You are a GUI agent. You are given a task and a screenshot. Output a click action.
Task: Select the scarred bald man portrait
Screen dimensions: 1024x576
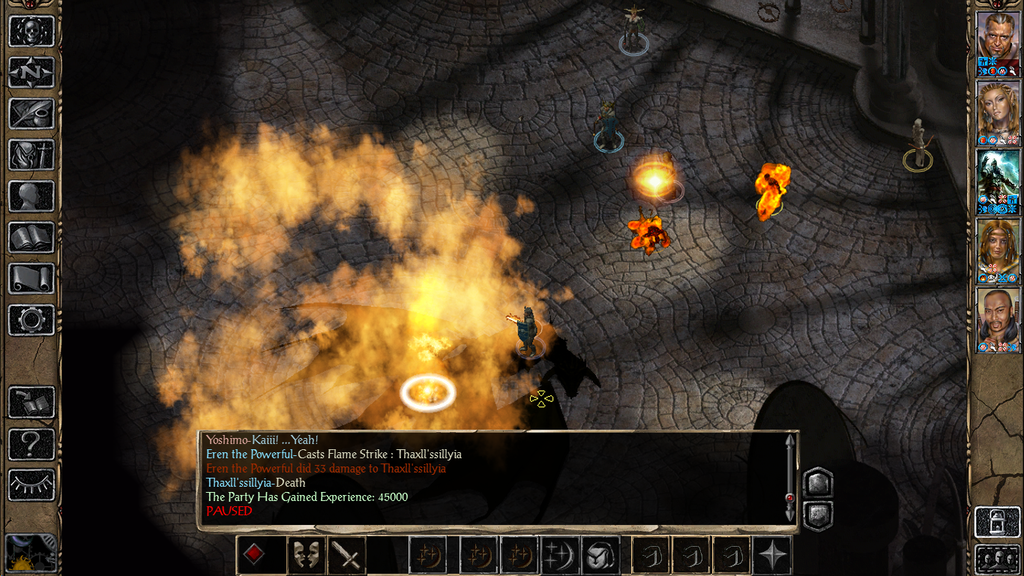coord(998,37)
